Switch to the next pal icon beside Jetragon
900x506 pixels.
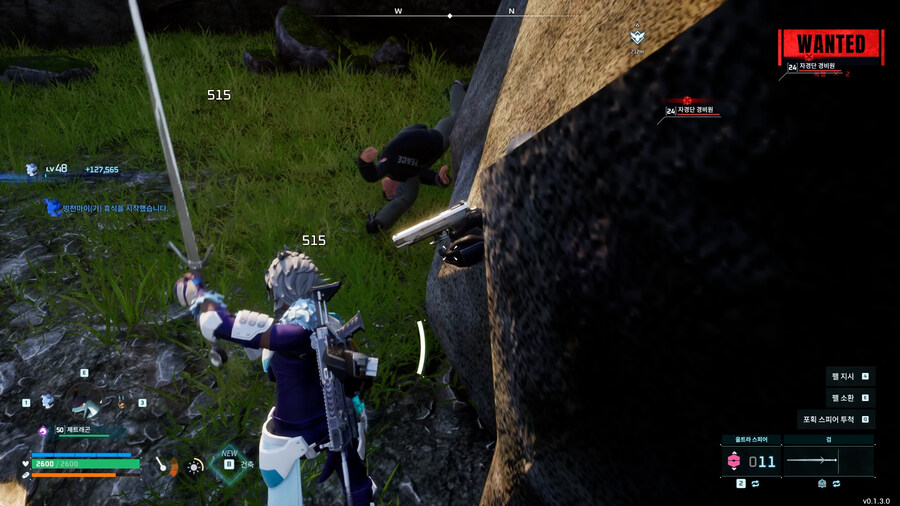[122, 403]
